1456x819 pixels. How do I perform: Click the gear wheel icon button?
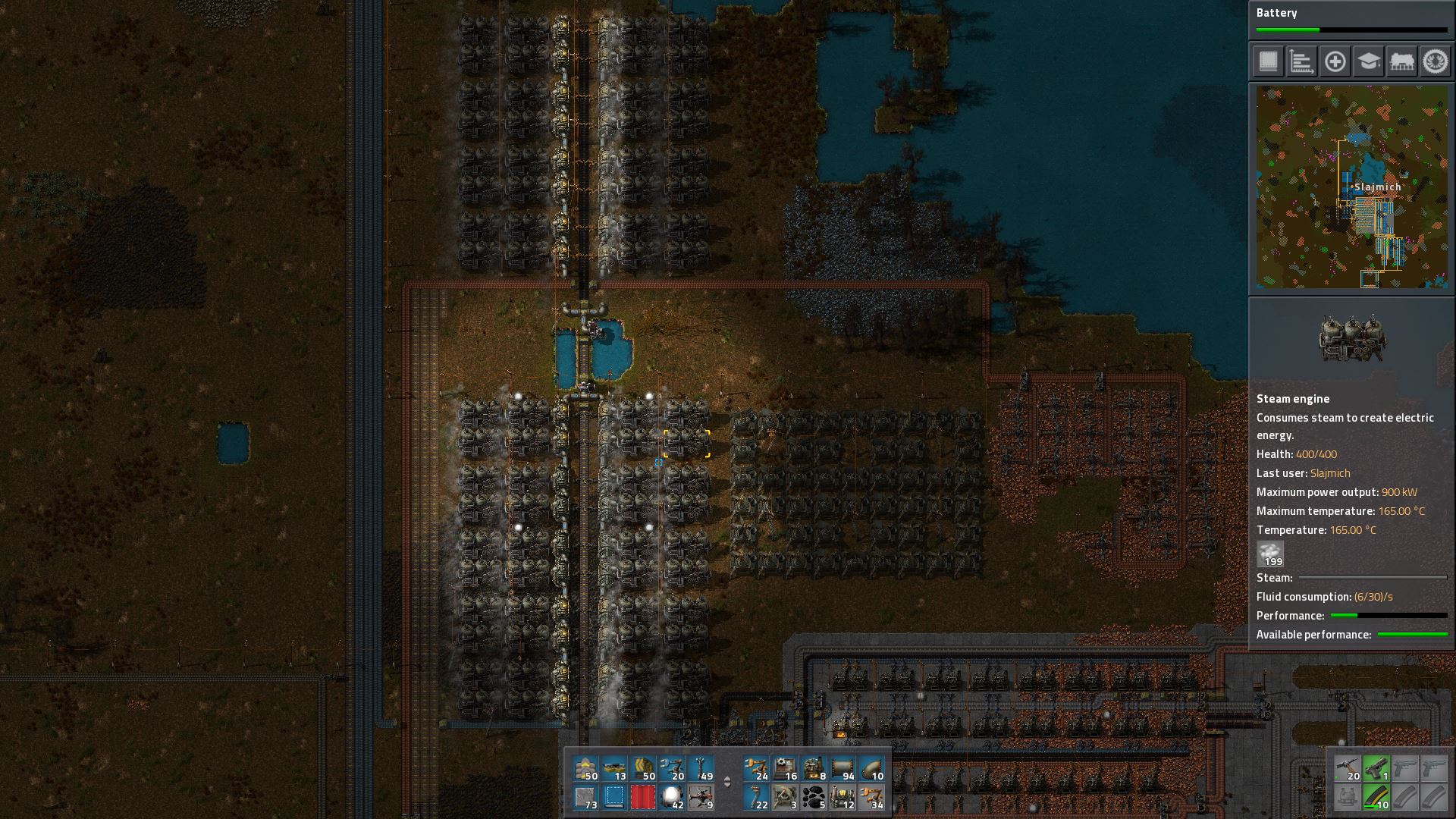1435,61
